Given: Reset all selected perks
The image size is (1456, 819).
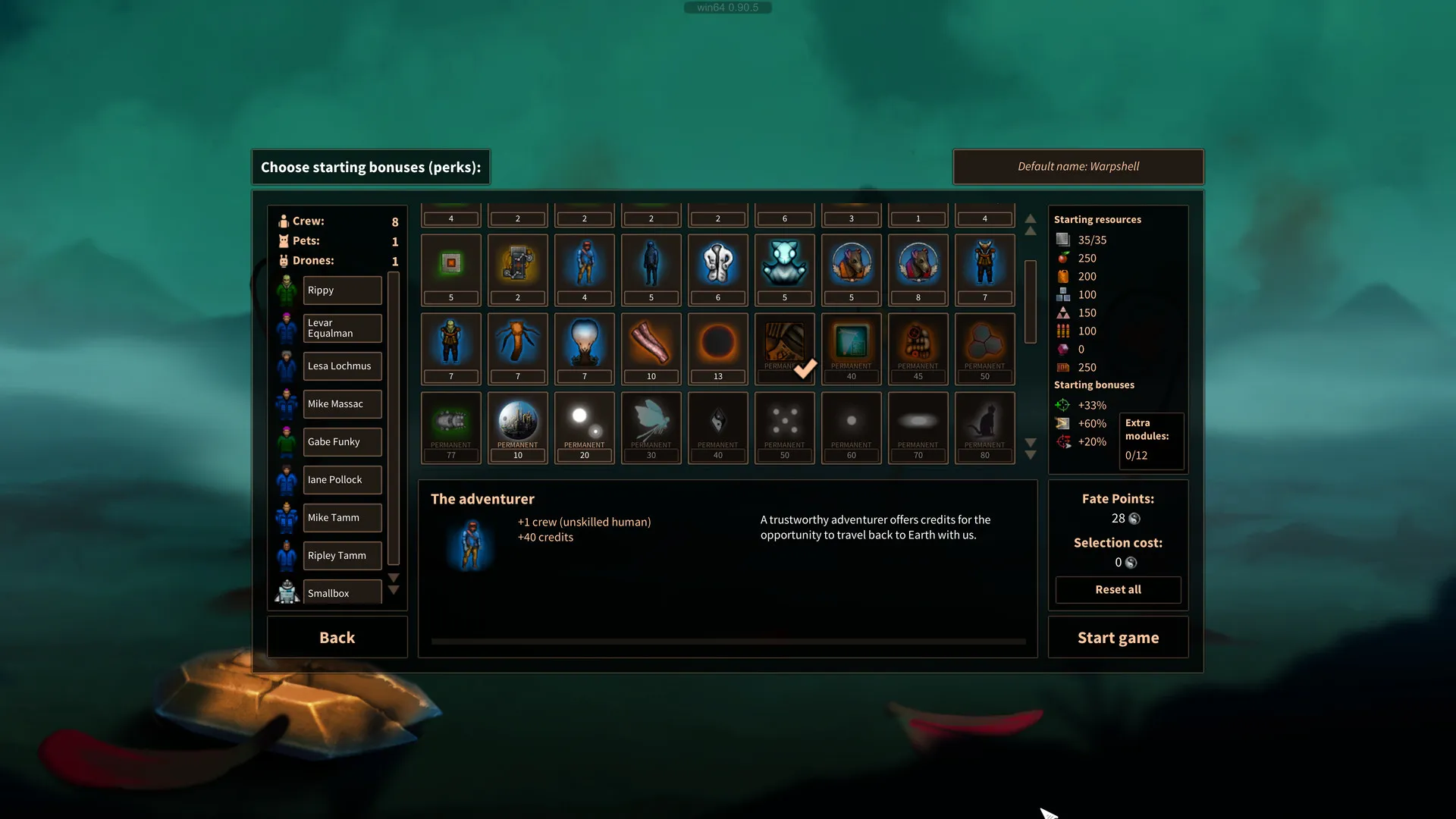Looking at the screenshot, I should pos(1118,589).
